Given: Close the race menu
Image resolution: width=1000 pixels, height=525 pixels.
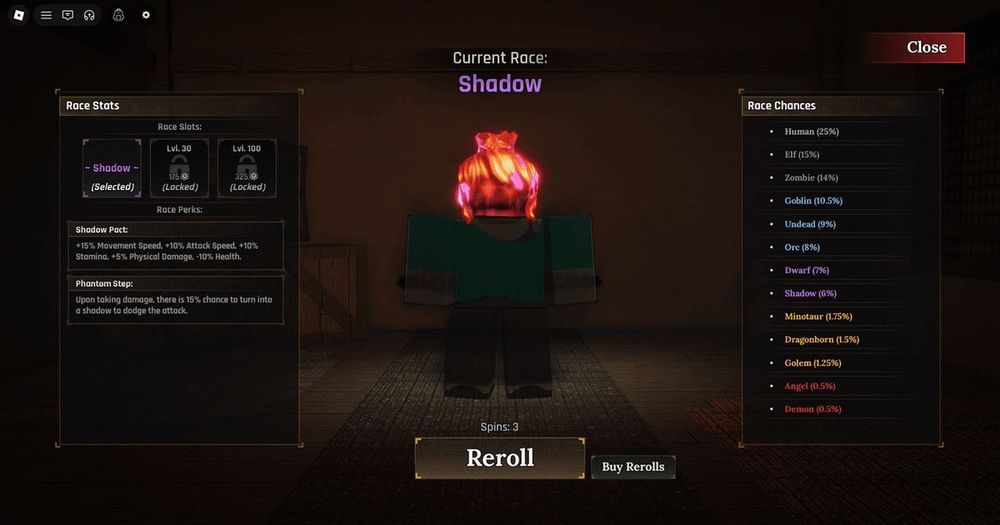Looking at the screenshot, I should 925,47.
